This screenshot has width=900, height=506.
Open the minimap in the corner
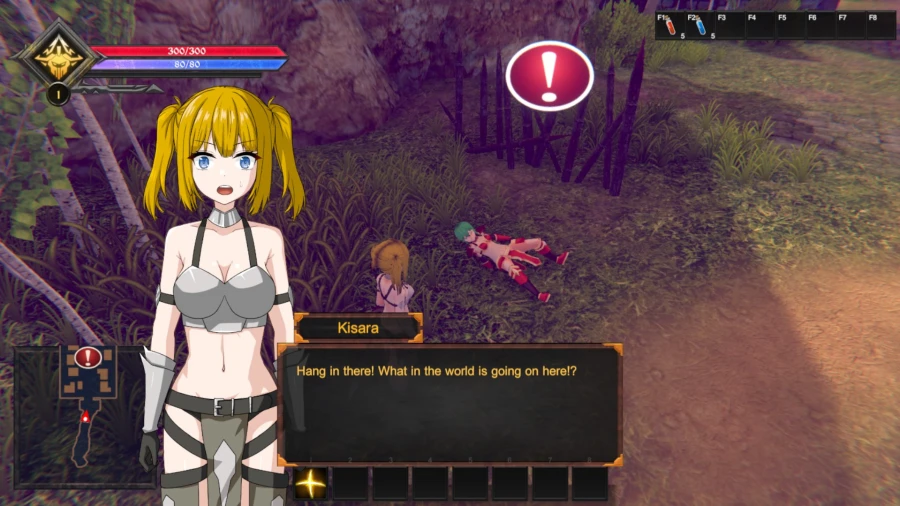pyautogui.click(x=84, y=414)
